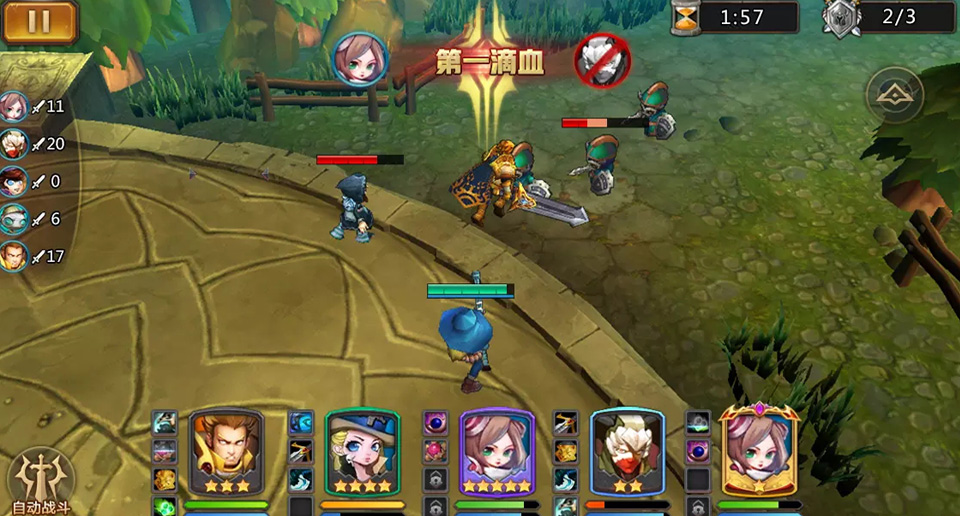Choose the purple-framed pink-haired hero card
The width and height of the screenshot is (960, 516).
497,452
